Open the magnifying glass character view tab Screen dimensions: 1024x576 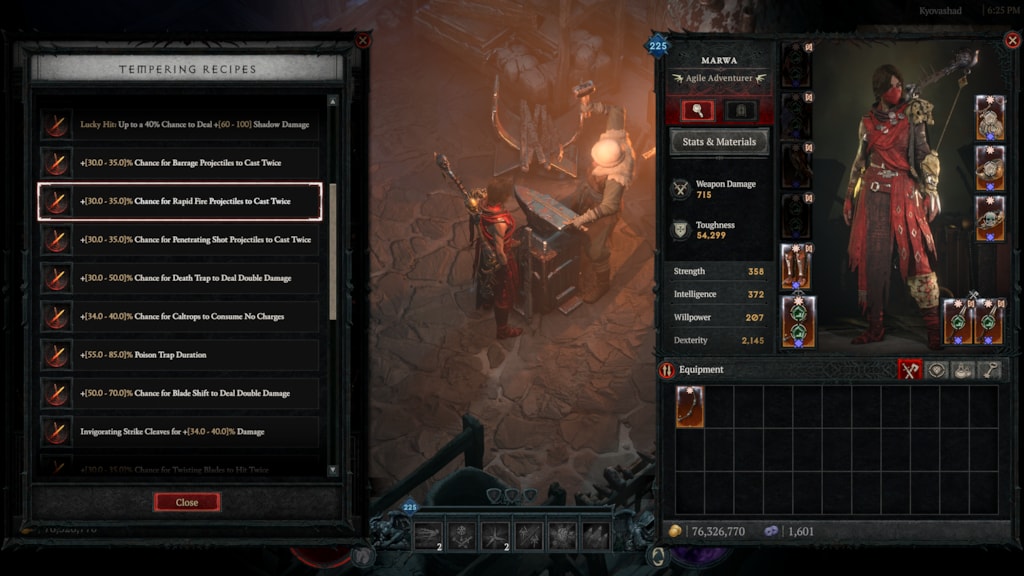pyautogui.click(x=697, y=110)
